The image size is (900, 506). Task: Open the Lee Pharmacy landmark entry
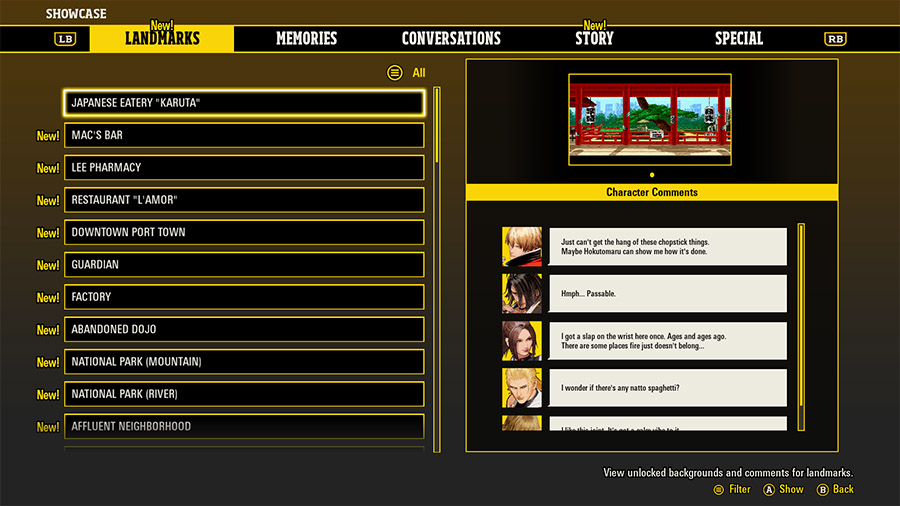[x=244, y=167]
